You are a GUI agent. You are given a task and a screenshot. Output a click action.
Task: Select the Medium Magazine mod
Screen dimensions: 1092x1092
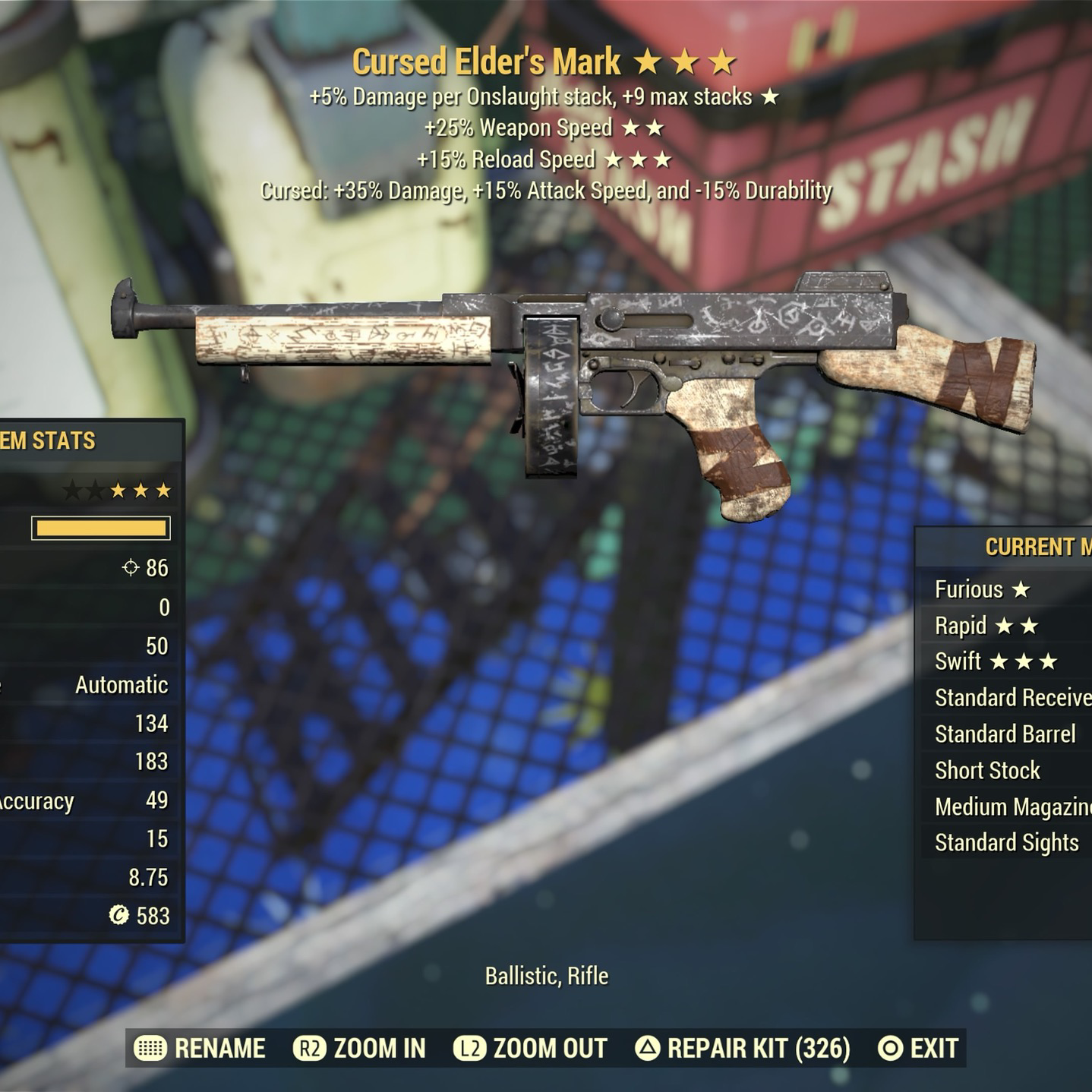click(x=1012, y=806)
